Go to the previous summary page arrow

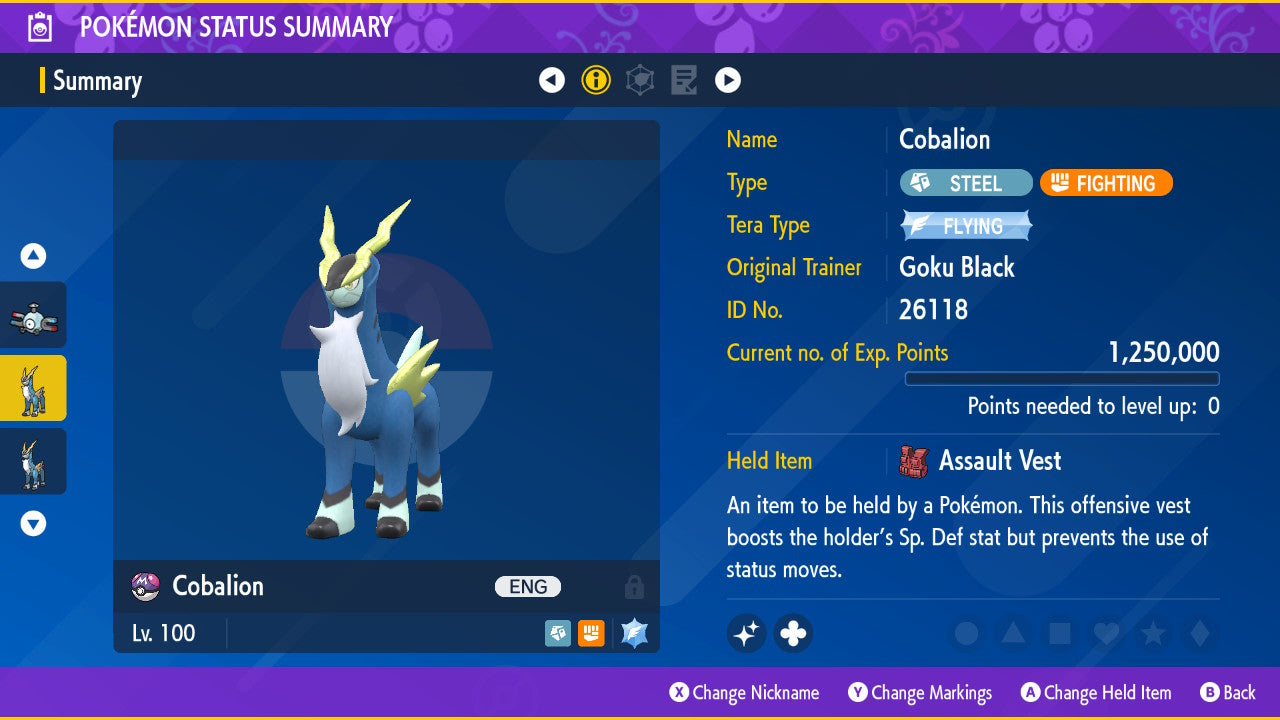(552, 80)
